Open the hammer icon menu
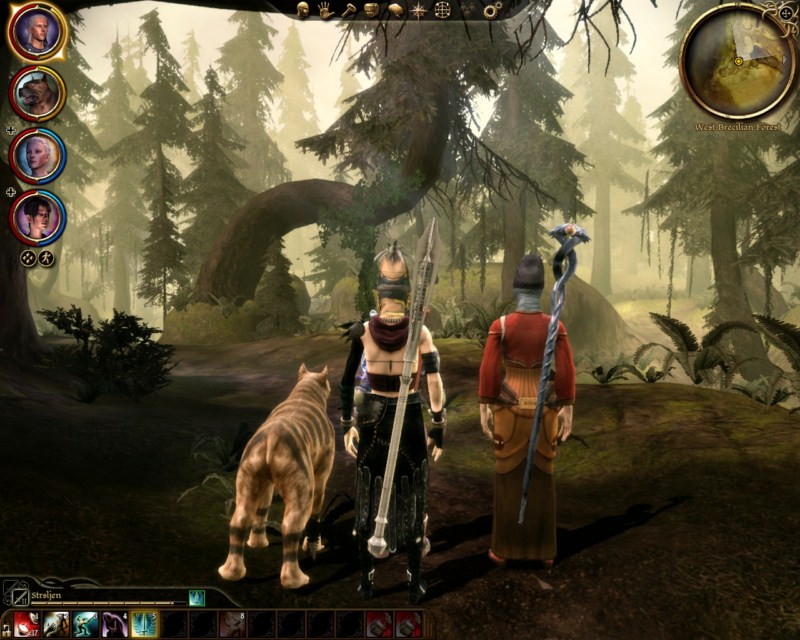 pyautogui.click(x=349, y=9)
